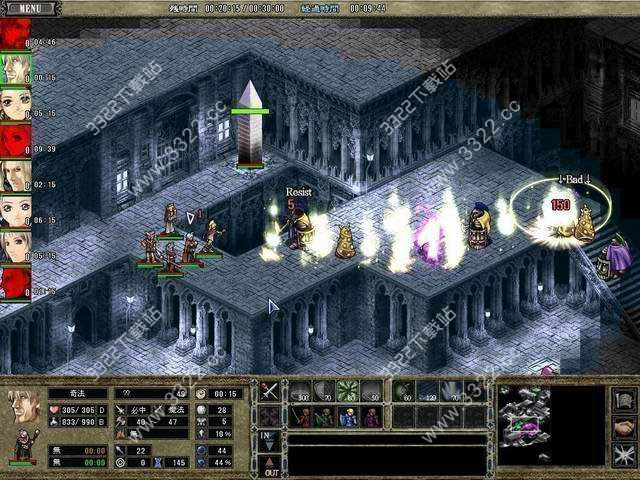Click the OUT zoom button
This screenshot has height=480, width=640.
tap(269, 465)
